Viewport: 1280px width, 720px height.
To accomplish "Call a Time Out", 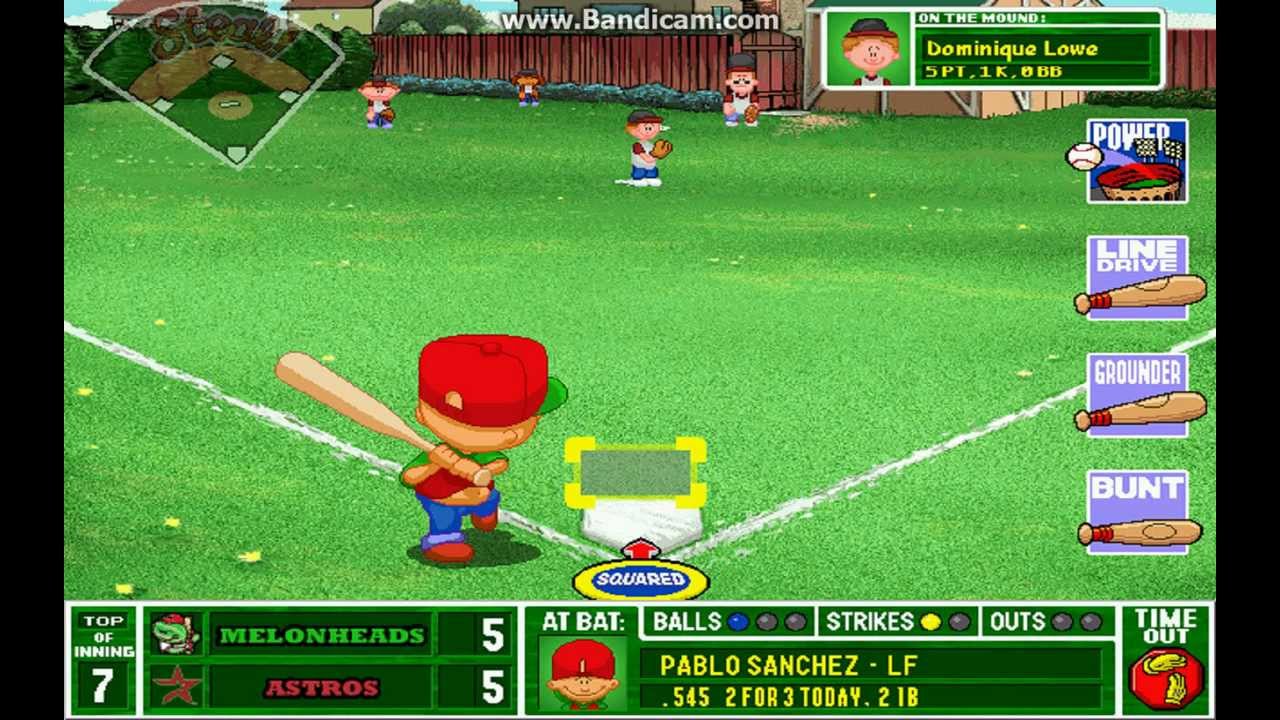I will click(x=1165, y=661).
